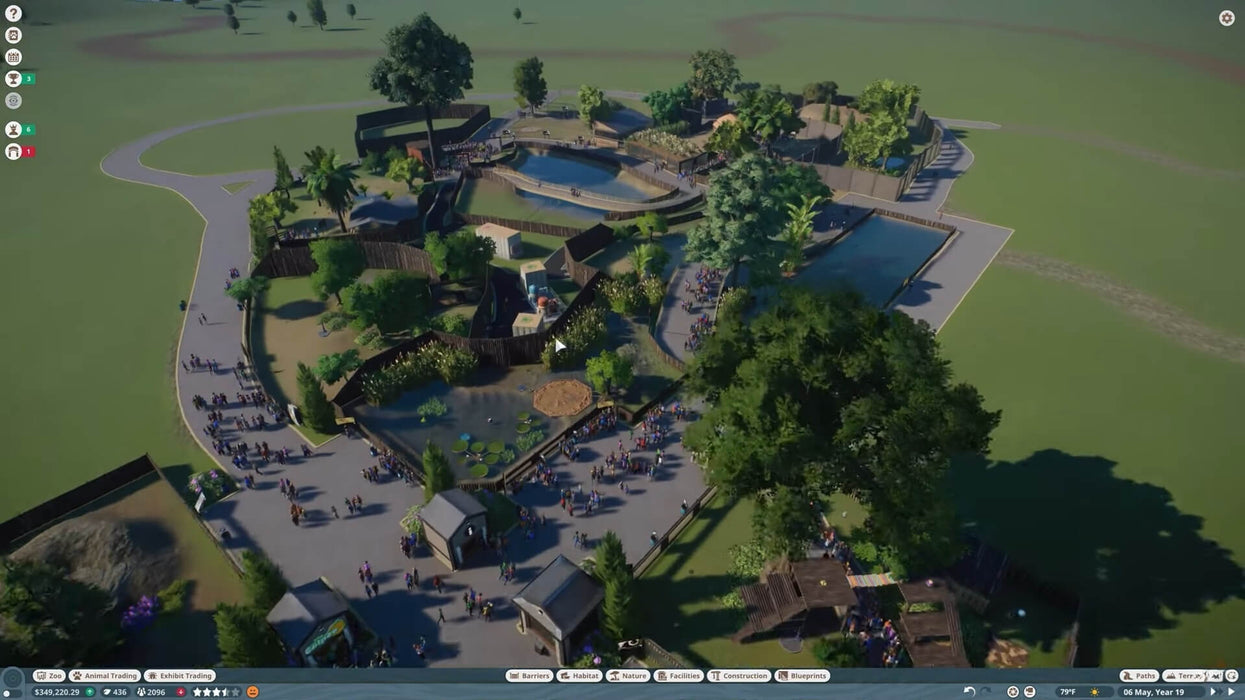Open the habitat gate alert showing 1
Viewport: 1245px width, 700px height.
click(13, 151)
